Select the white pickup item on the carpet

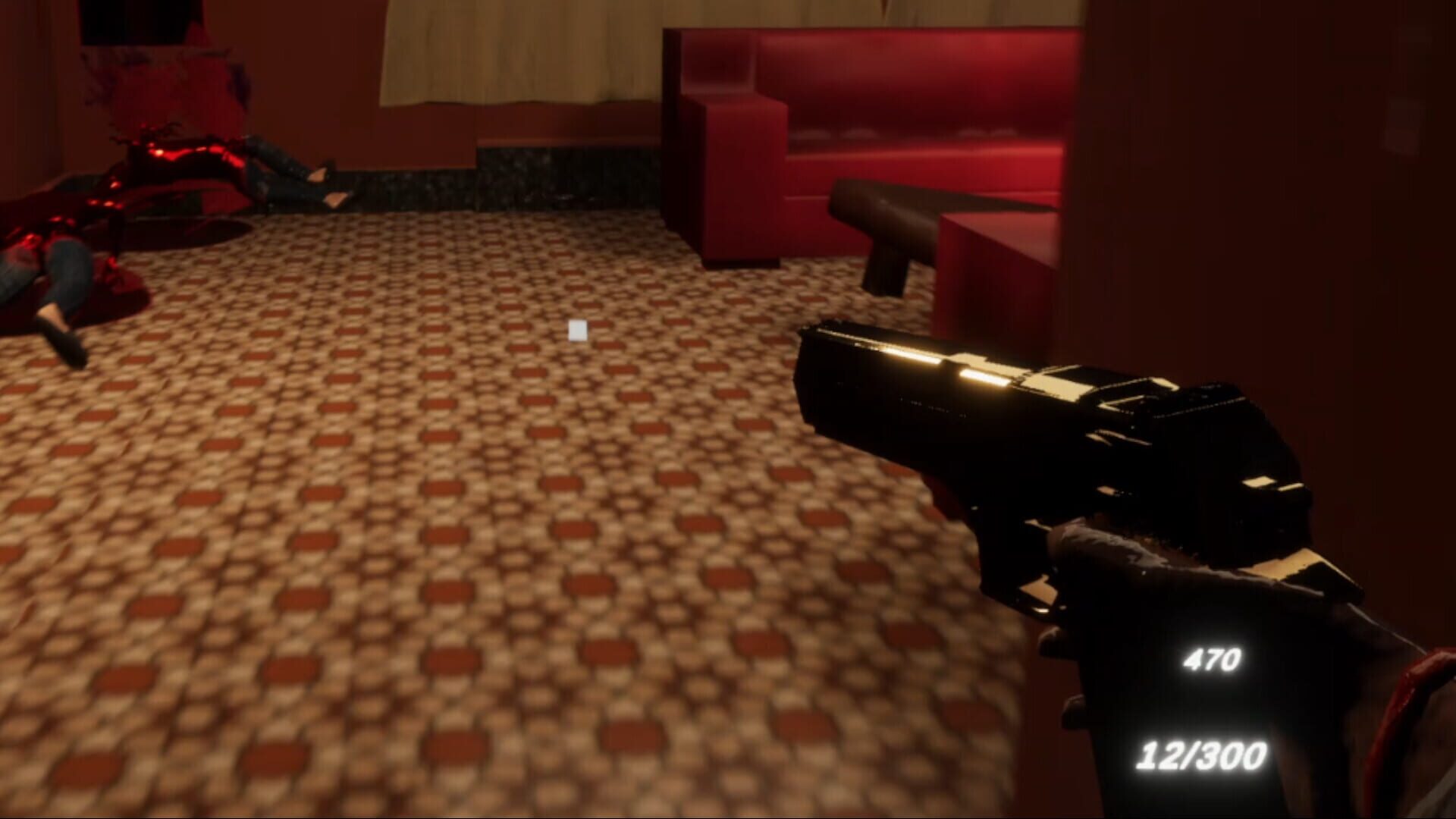(577, 331)
